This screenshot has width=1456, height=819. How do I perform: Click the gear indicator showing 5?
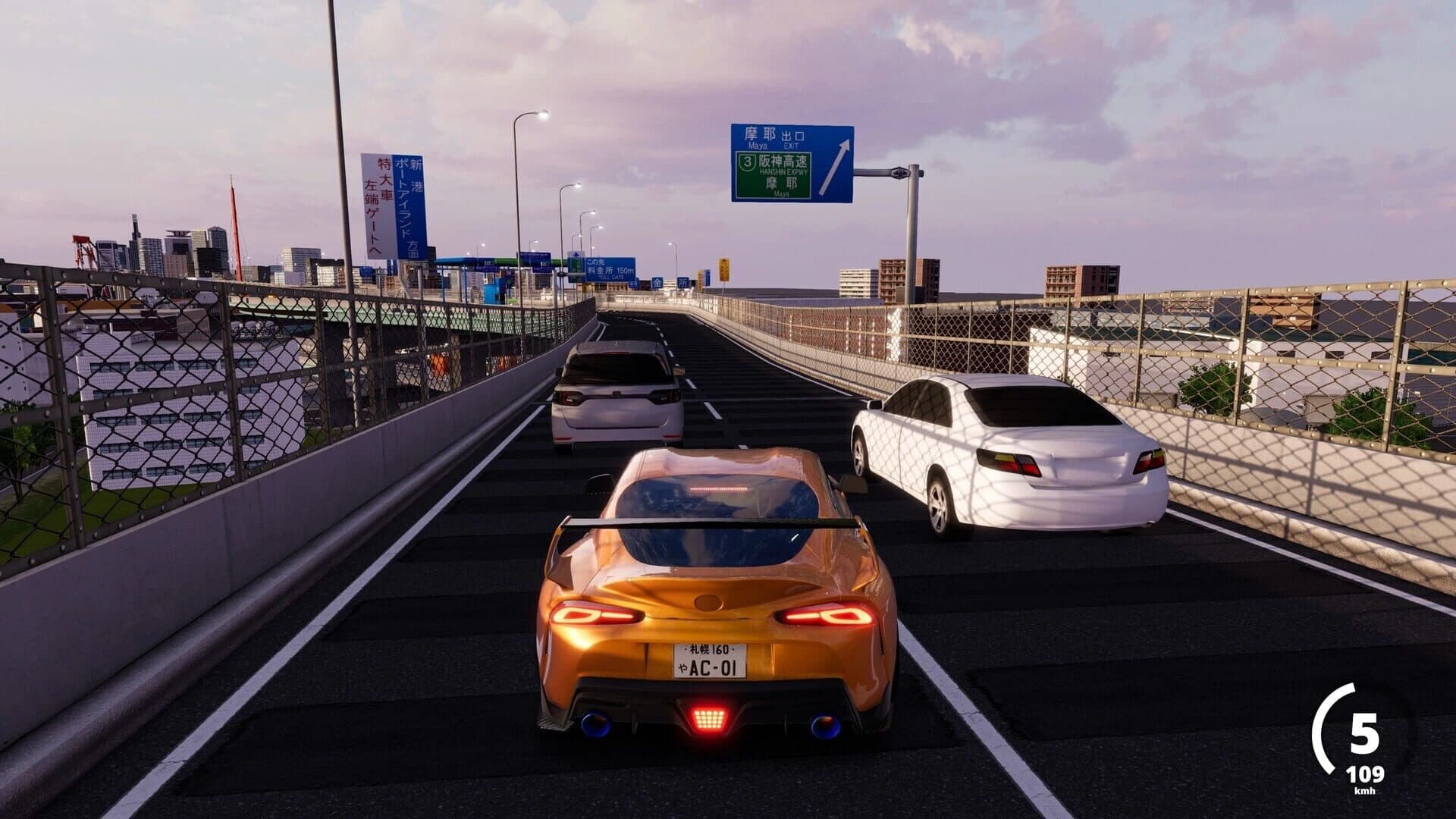[x=1365, y=733]
